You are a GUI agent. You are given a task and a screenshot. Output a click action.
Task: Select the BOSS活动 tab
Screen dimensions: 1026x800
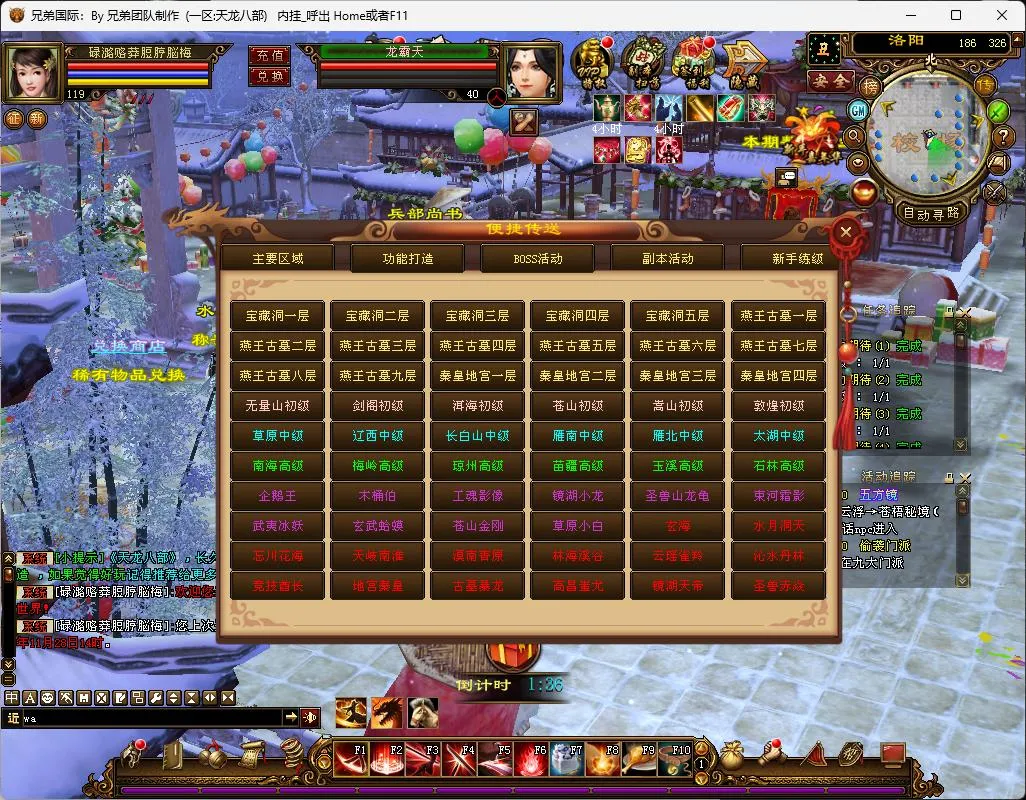[538, 258]
